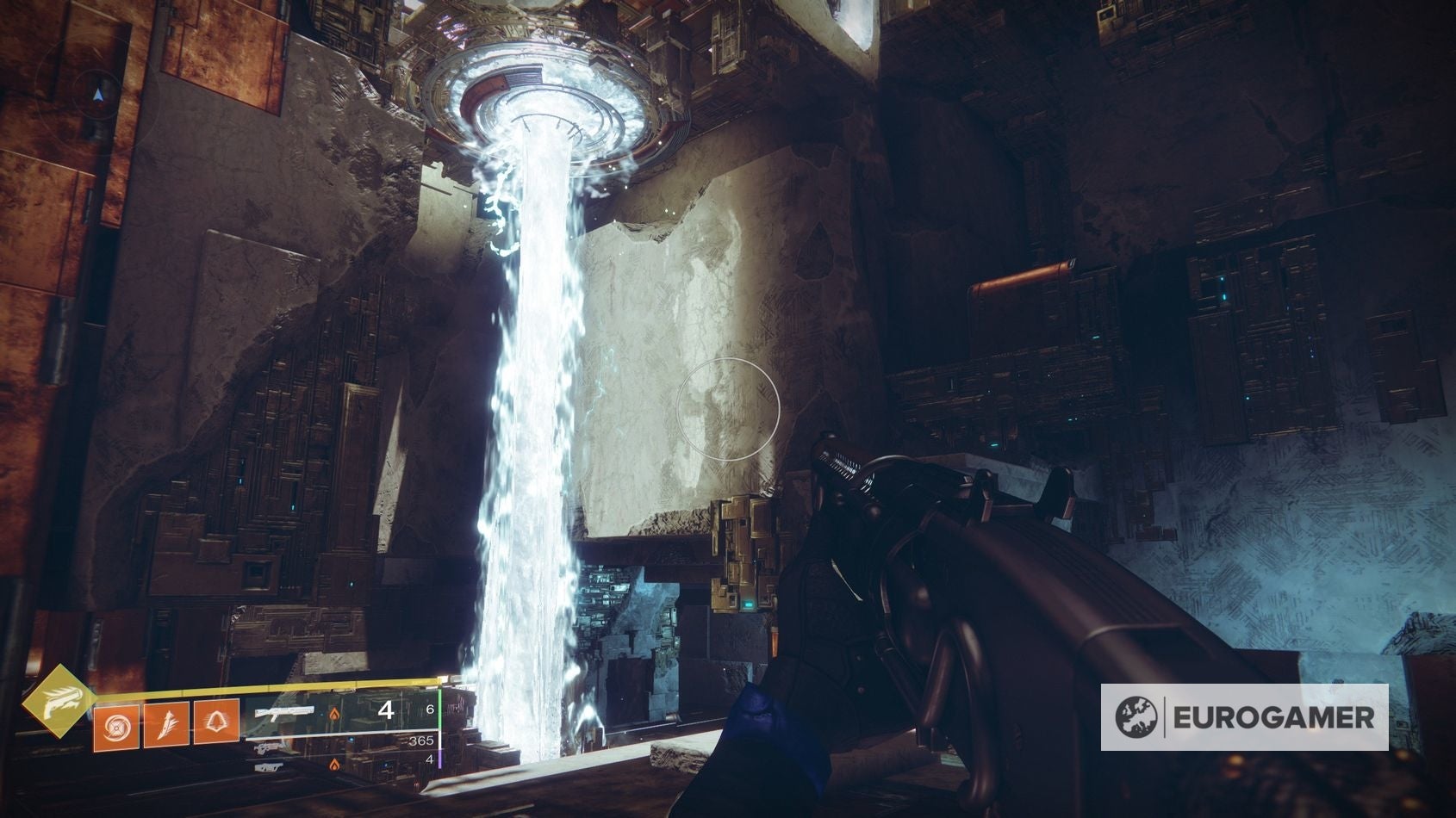Click the Marksman's Dodge class ability icon
Image resolution: width=1456 pixels, height=818 pixels.
216,722
